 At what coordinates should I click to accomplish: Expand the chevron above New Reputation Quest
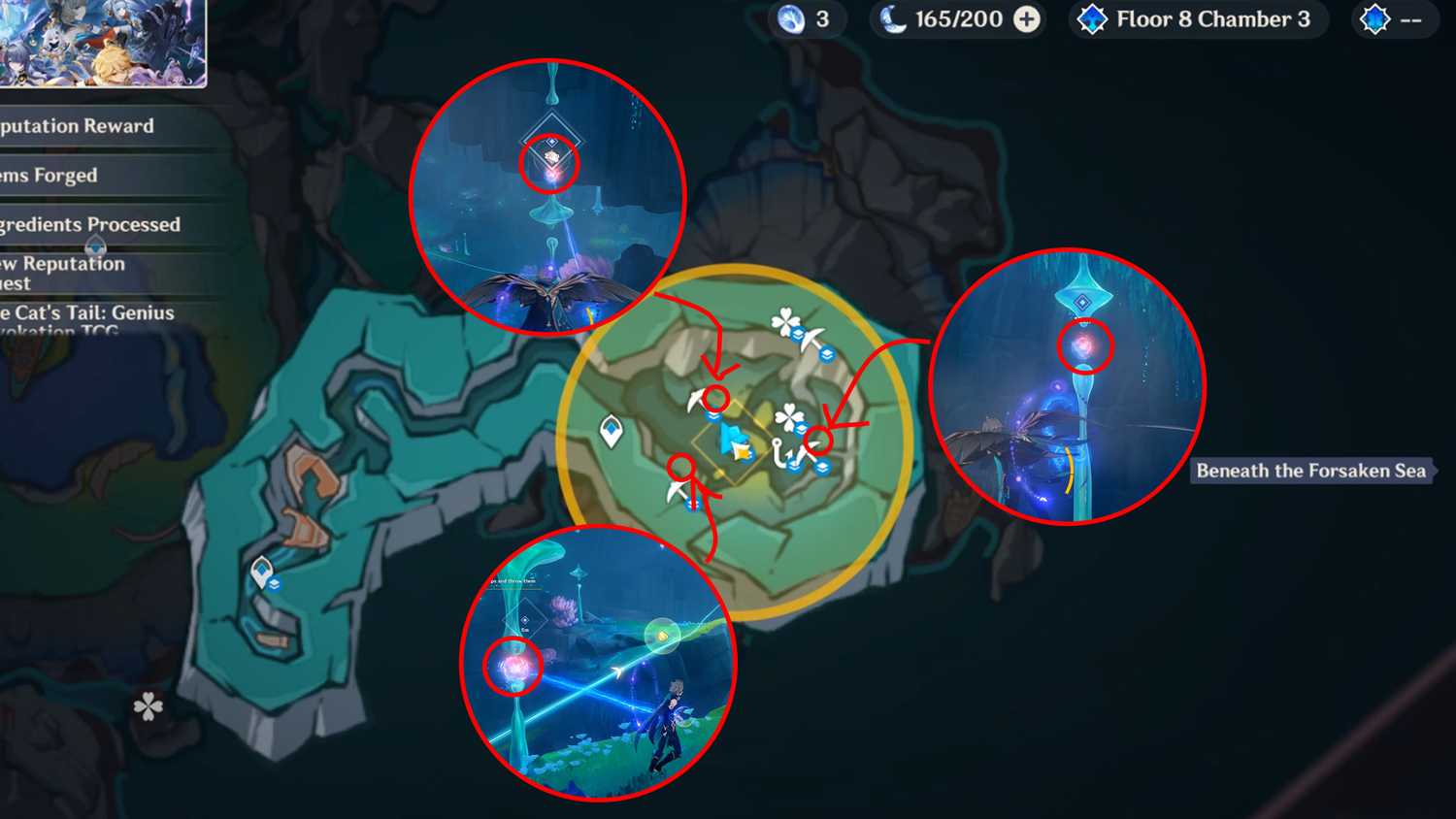[94, 244]
